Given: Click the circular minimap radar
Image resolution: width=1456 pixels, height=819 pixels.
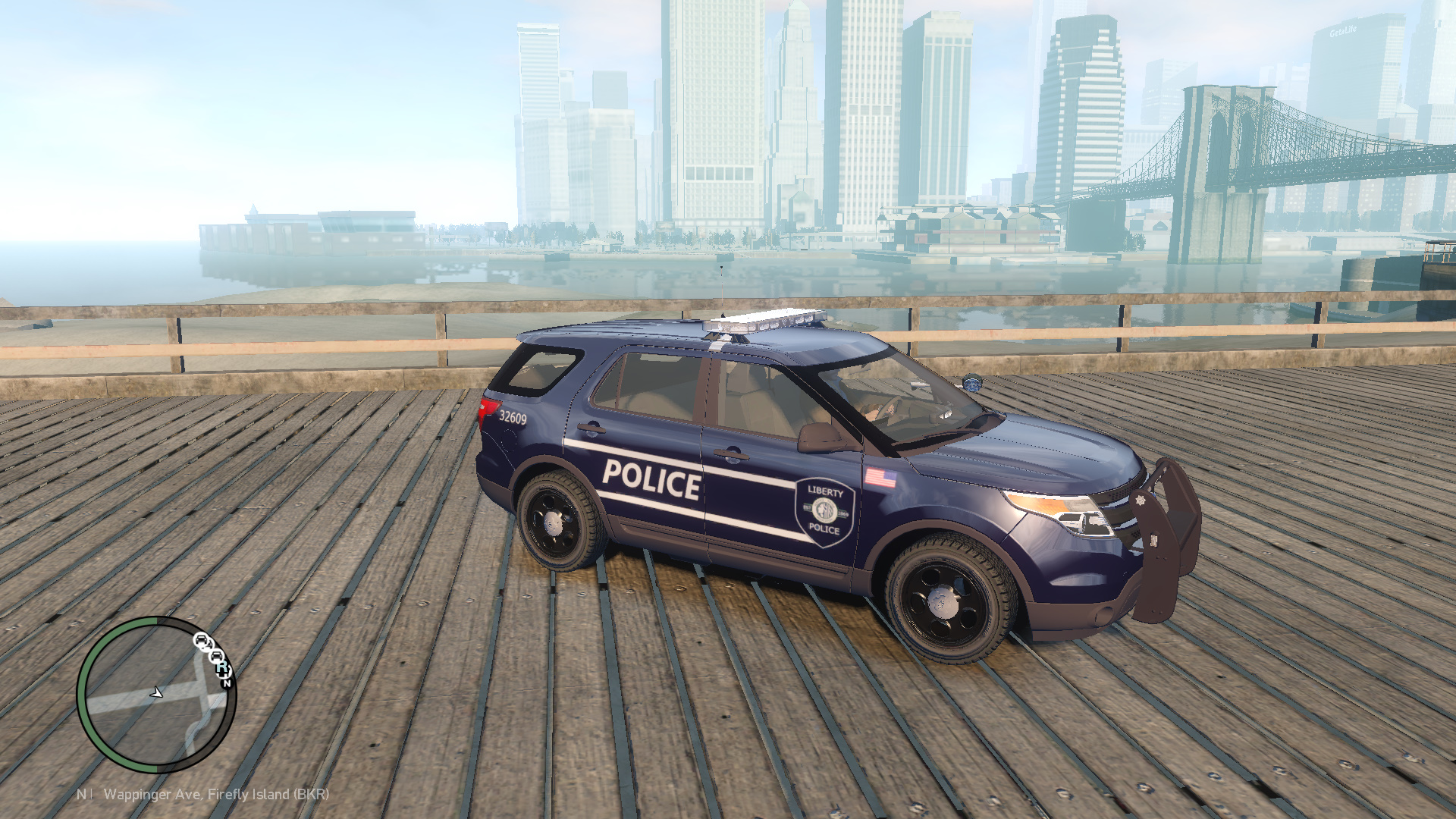Looking at the screenshot, I should [157, 694].
